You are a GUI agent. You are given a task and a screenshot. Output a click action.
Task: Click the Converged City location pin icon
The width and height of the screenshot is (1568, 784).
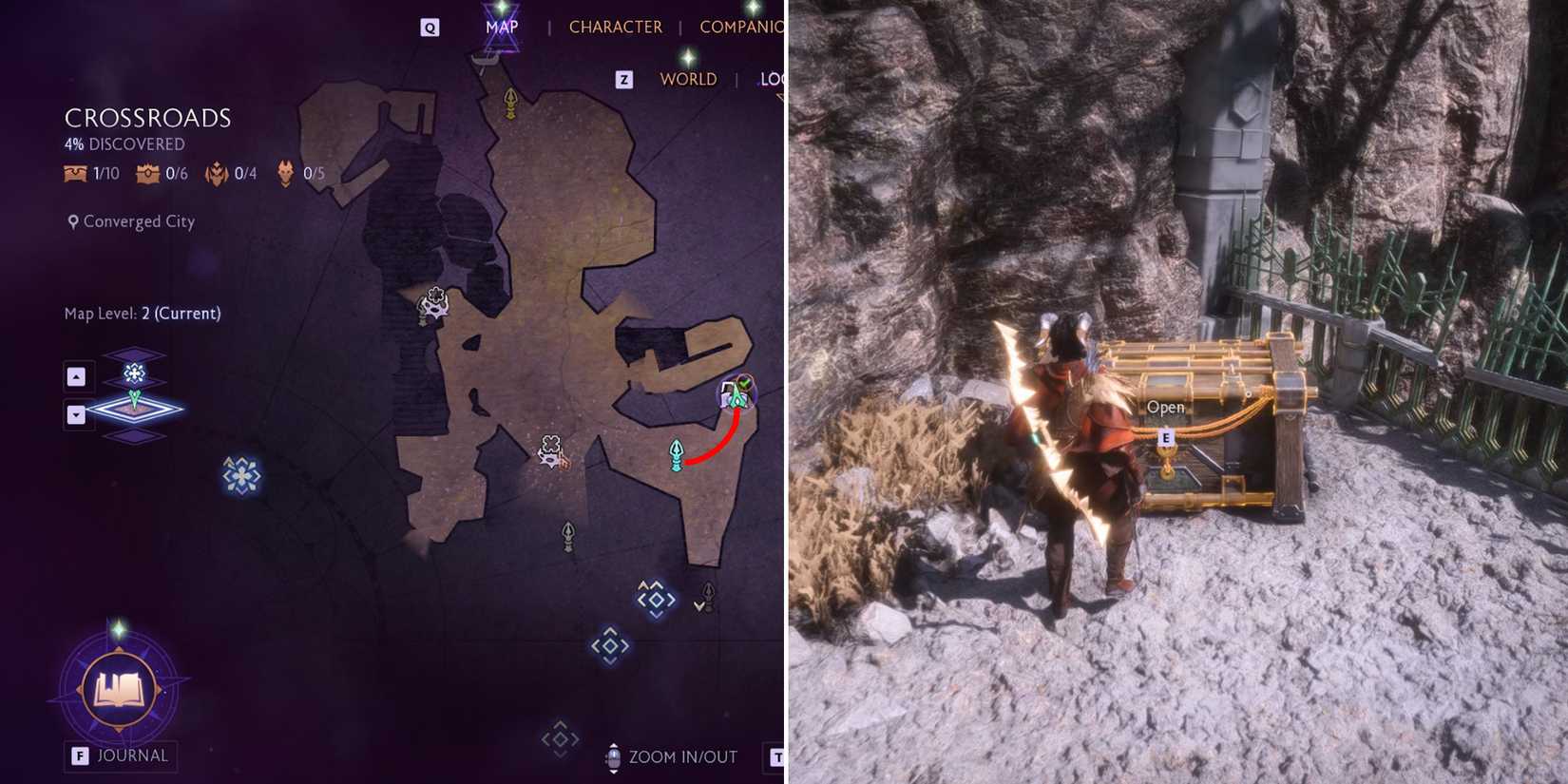72,221
